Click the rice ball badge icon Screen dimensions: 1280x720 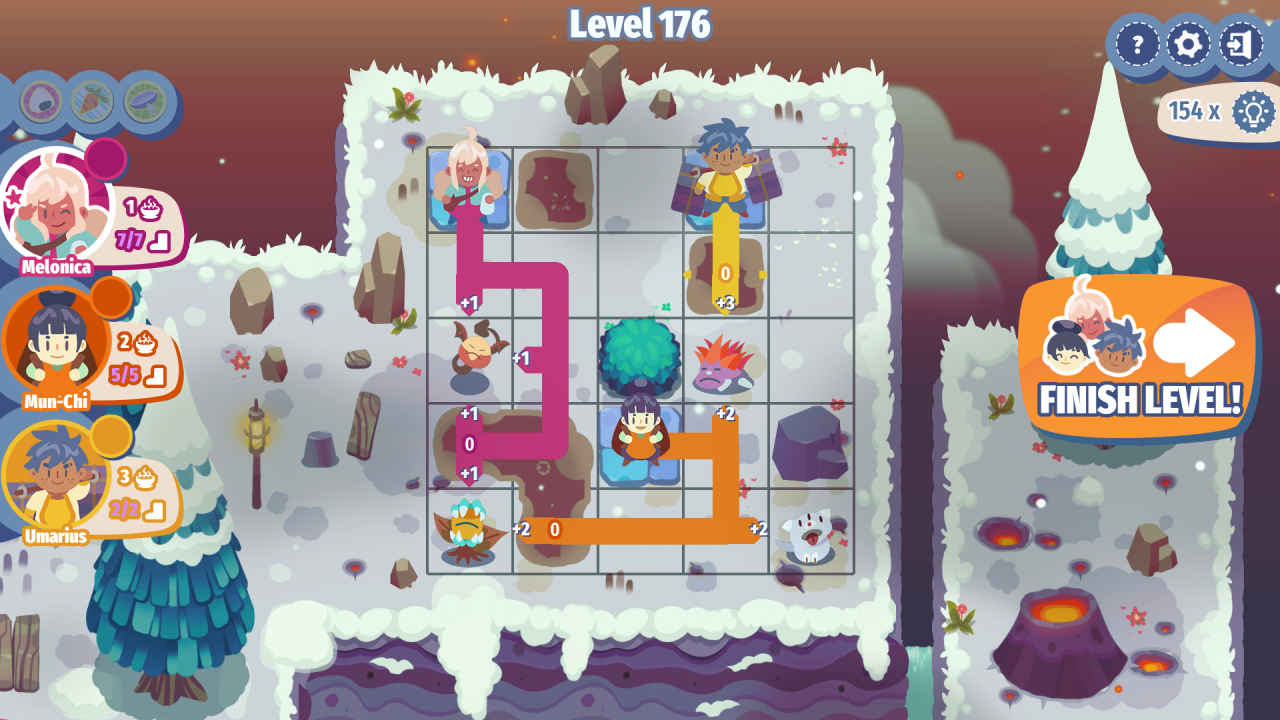41,101
